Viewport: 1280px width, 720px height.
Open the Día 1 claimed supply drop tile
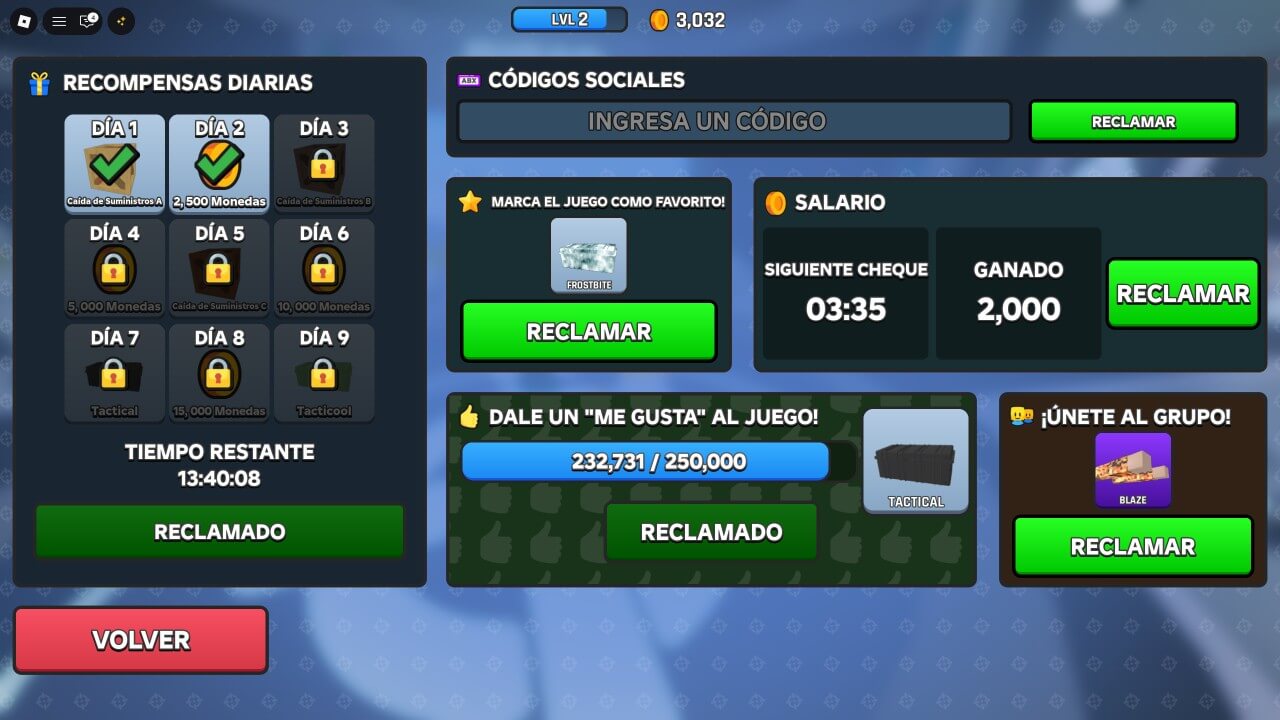(113, 163)
